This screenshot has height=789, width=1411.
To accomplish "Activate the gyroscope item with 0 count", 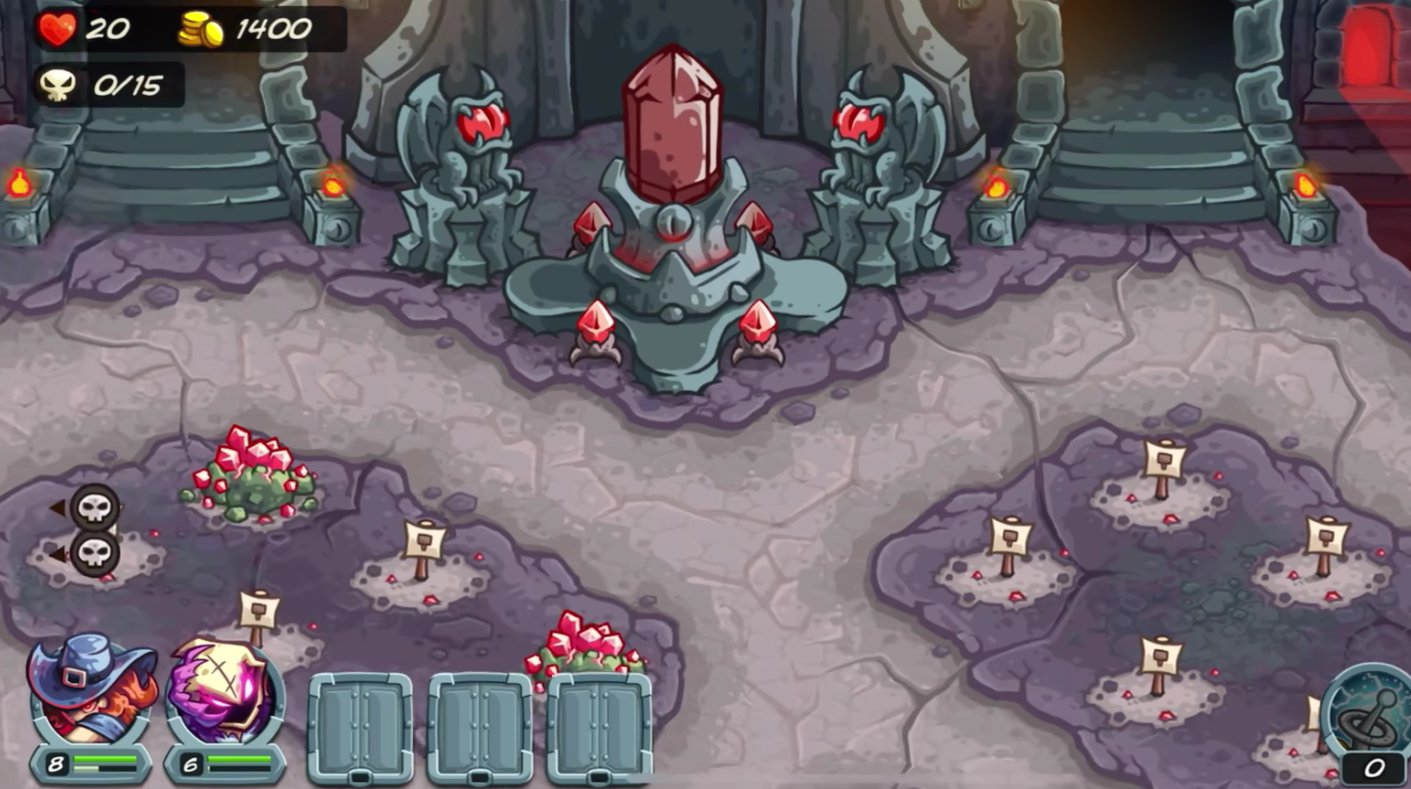I will coord(1371,714).
